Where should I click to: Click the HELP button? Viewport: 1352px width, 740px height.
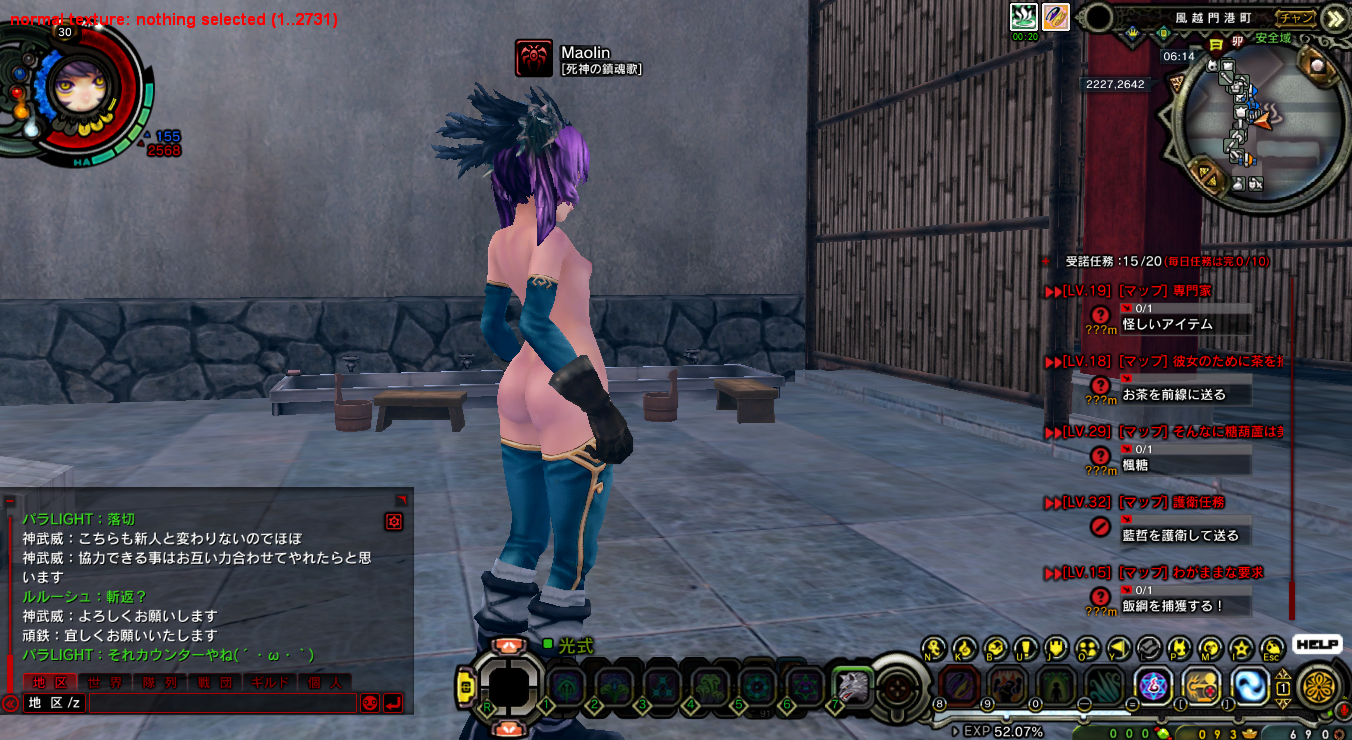pos(1317,645)
